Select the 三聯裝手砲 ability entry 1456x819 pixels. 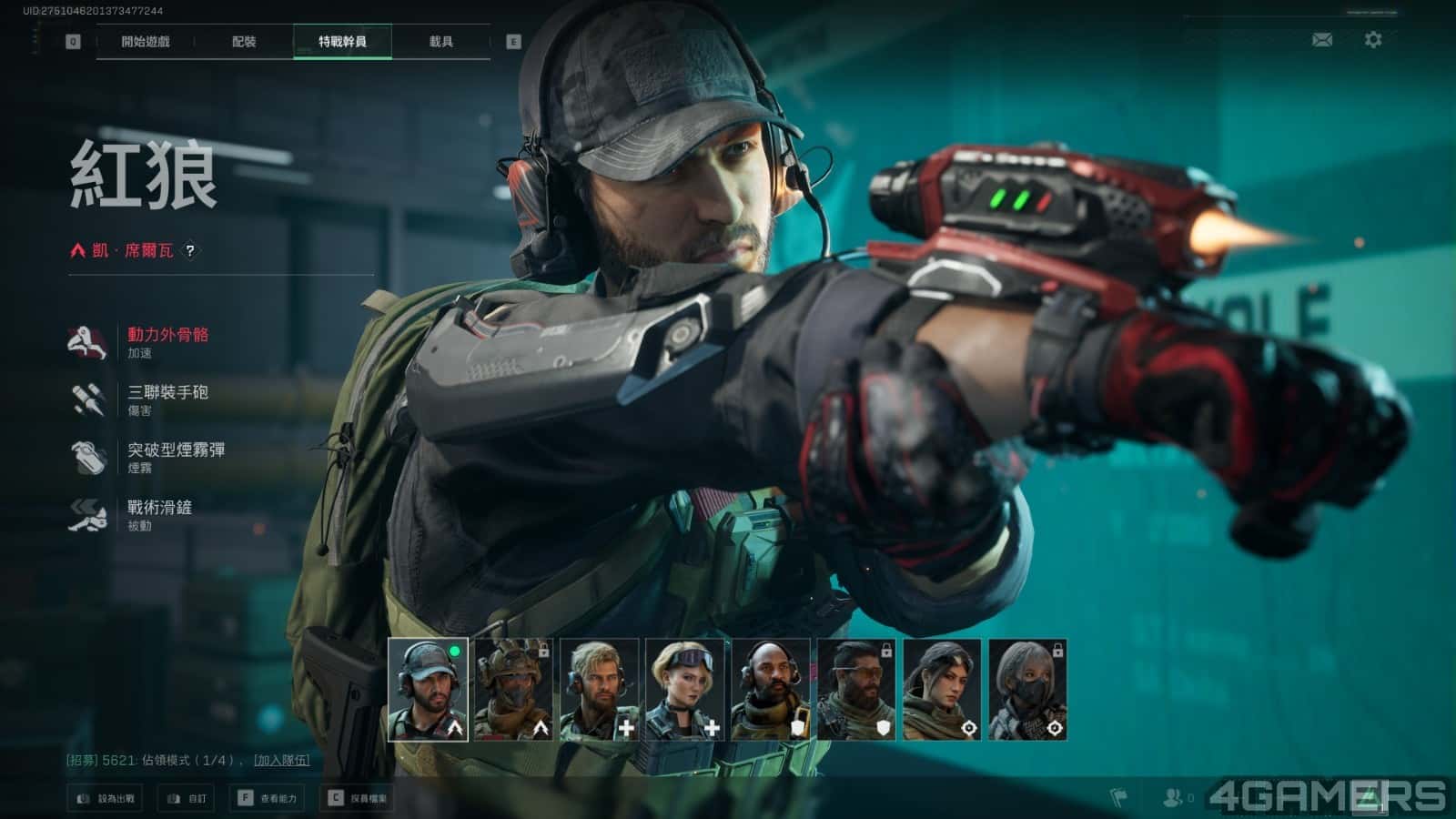coord(167,399)
